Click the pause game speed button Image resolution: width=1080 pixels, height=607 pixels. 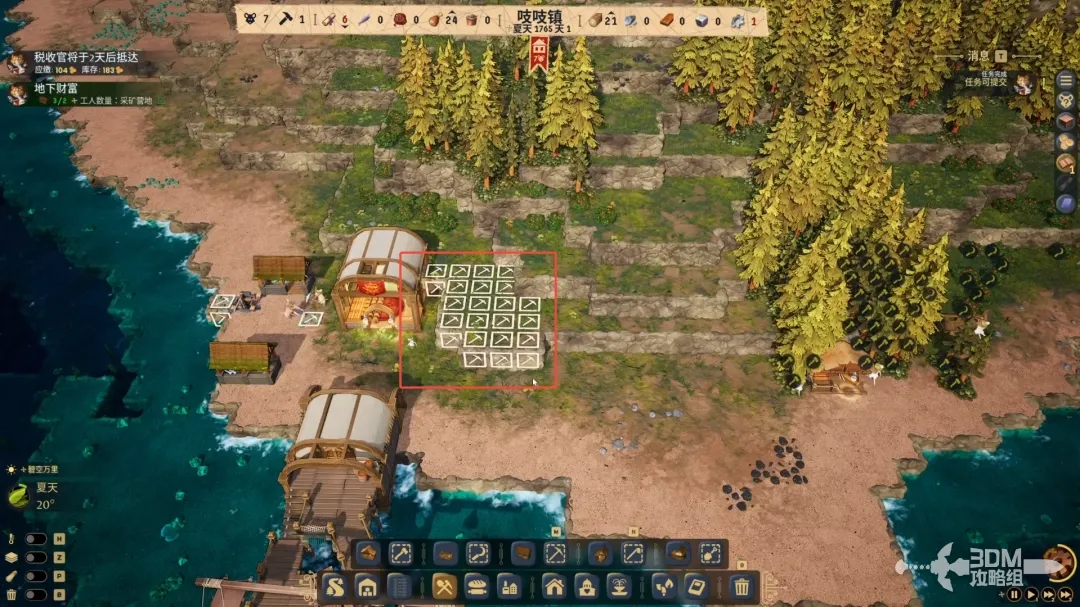pyautogui.click(x=1014, y=594)
